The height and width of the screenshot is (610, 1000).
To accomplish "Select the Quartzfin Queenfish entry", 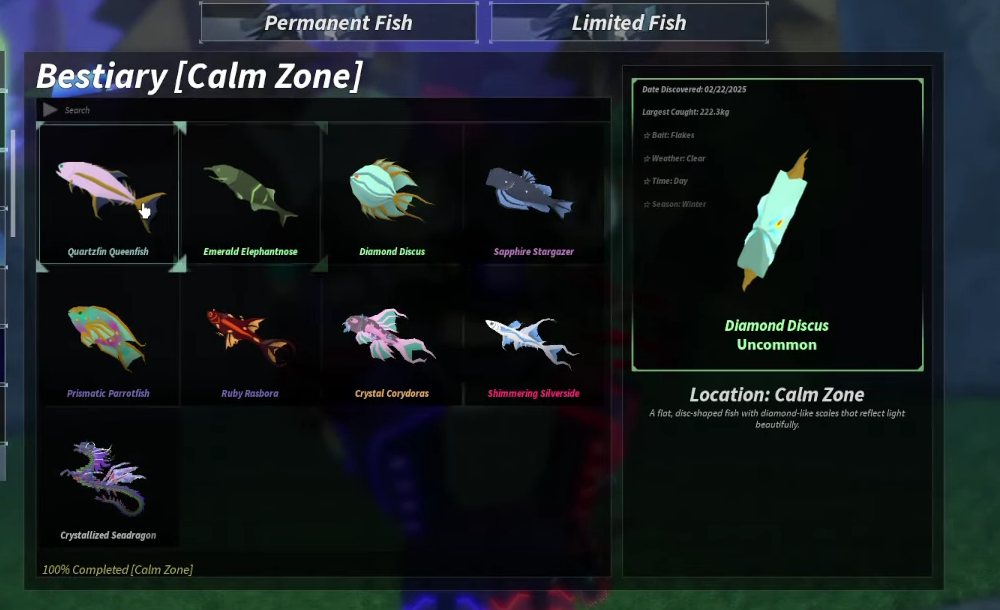I will coord(108,194).
